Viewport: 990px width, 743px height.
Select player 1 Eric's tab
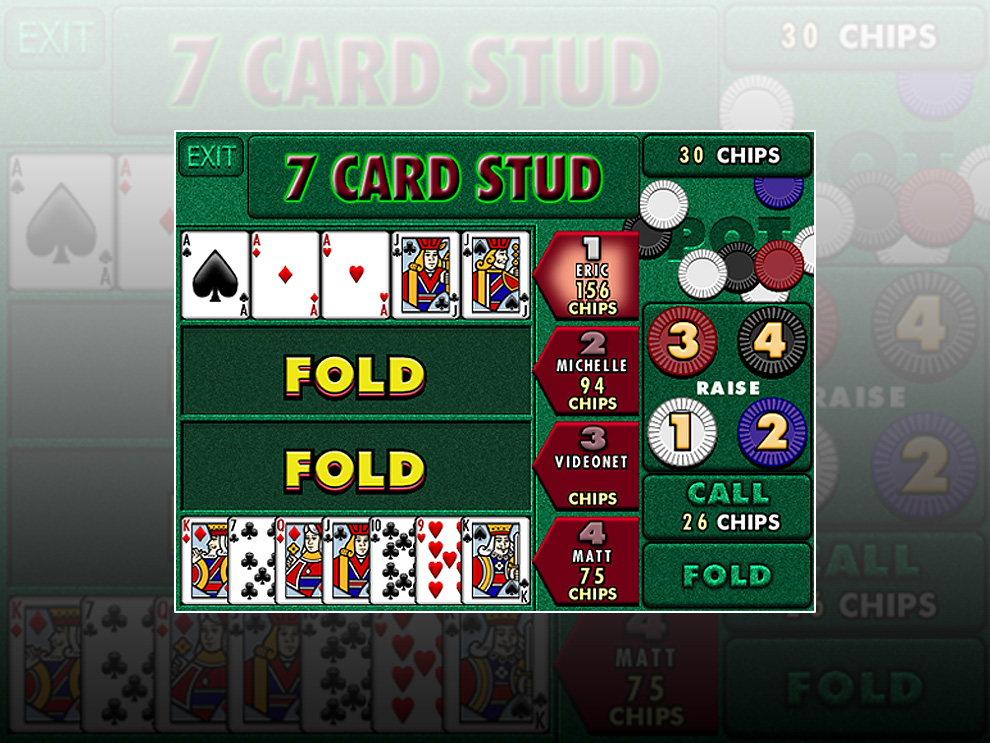point(592,276)
